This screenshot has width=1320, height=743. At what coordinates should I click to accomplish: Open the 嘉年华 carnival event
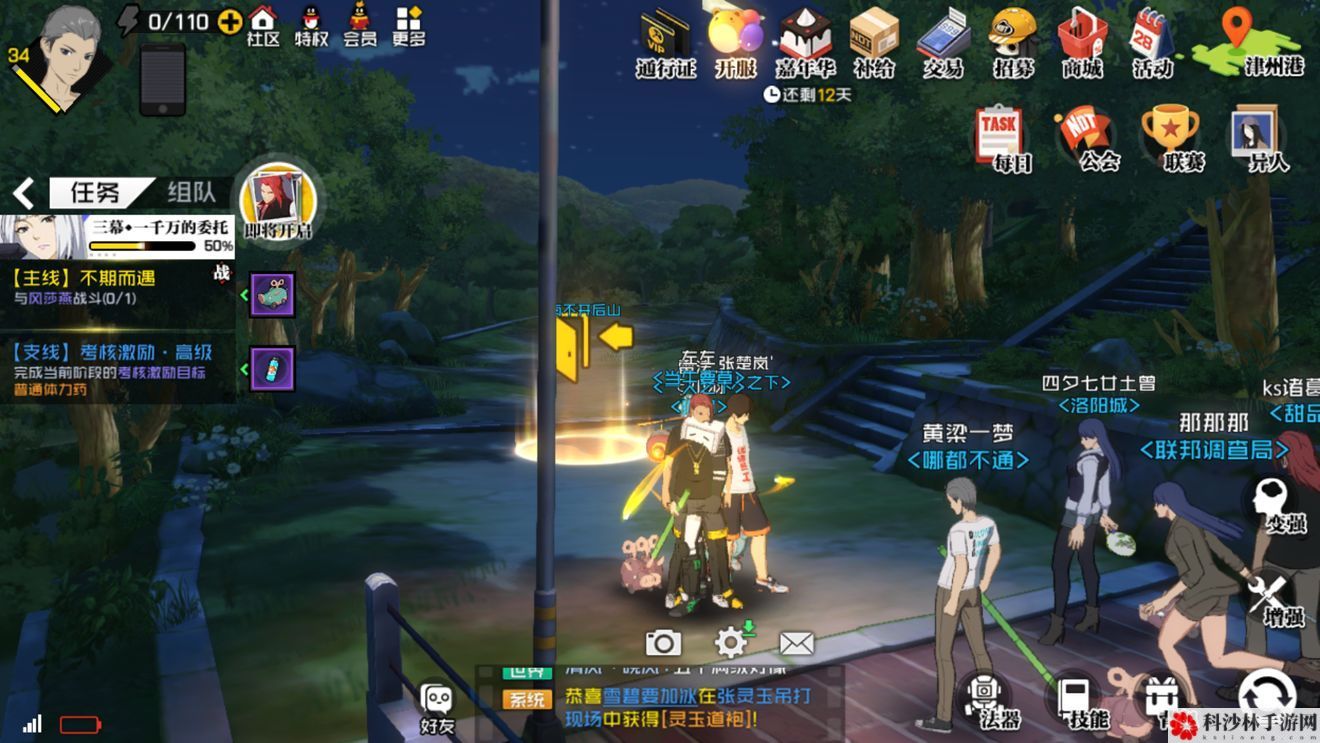[805, 40]
